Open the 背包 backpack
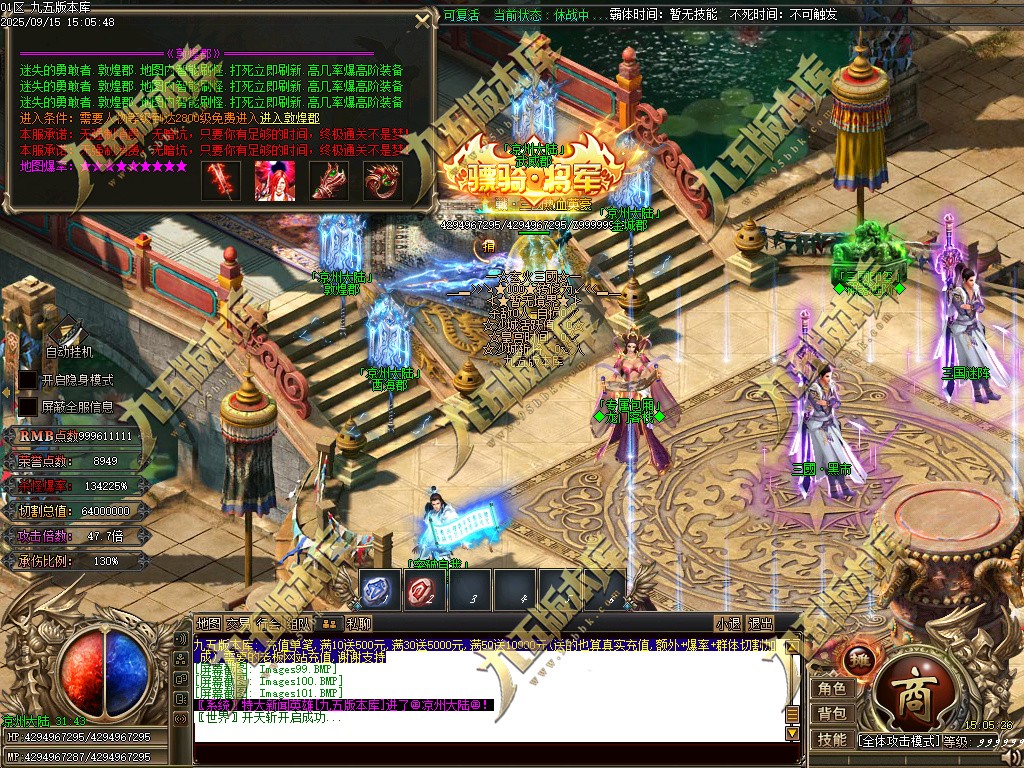The image size is (1024, 768). pyautogui.click(x=832, y=714)
